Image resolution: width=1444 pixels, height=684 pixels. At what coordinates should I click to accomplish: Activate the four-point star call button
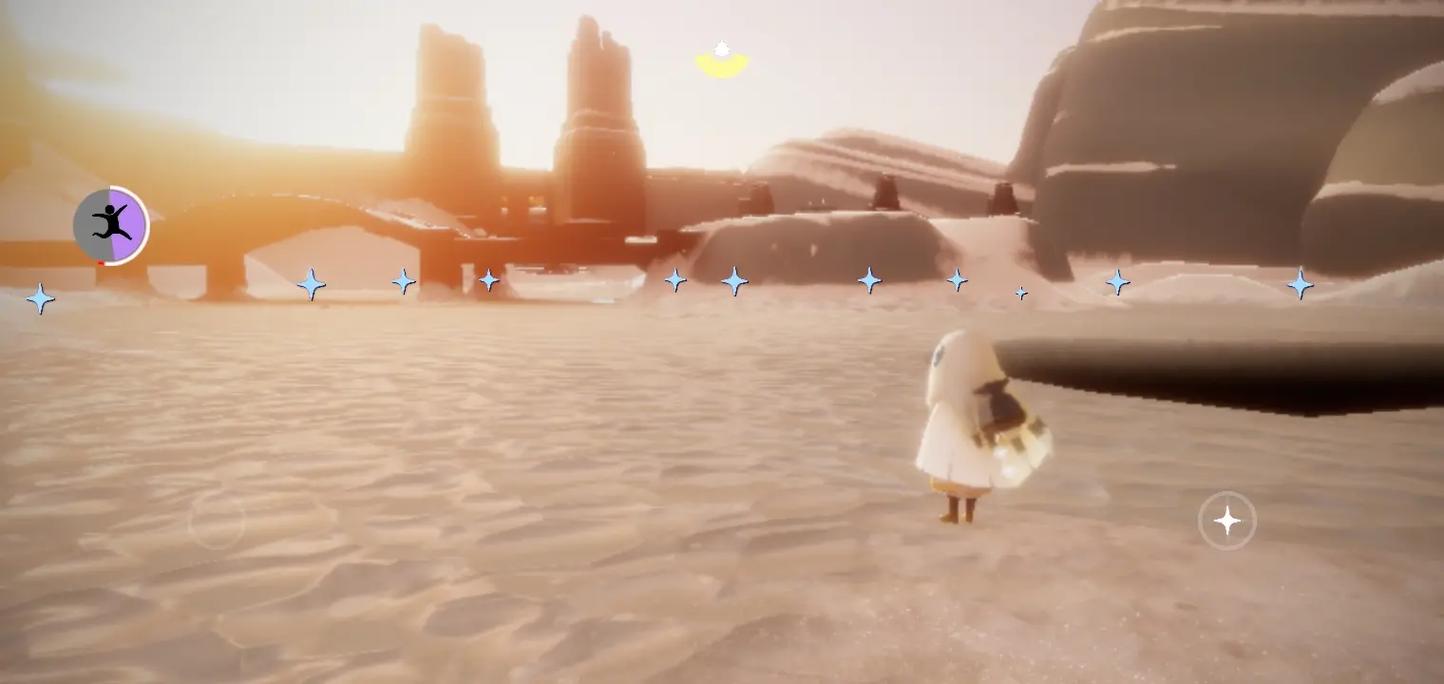(x=1227, y=520)
